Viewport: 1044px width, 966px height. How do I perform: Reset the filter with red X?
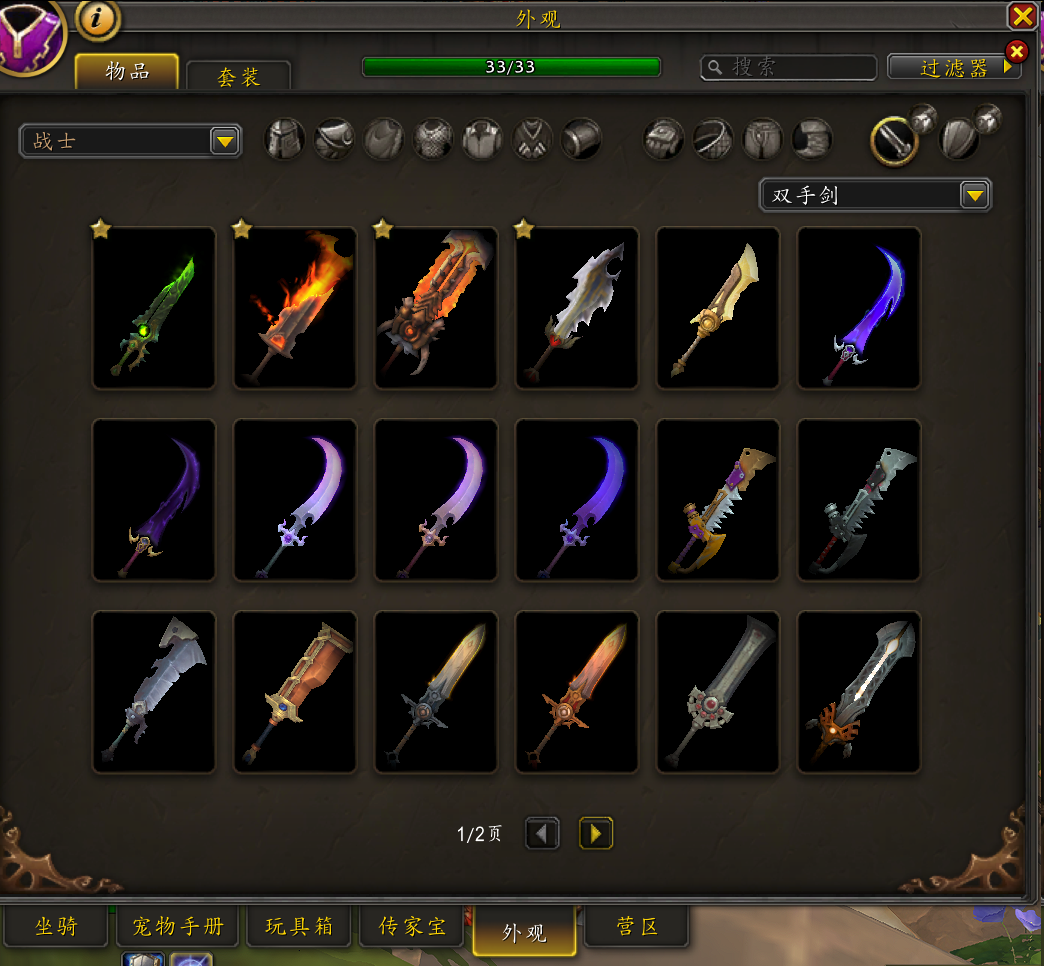(1016, 51)
